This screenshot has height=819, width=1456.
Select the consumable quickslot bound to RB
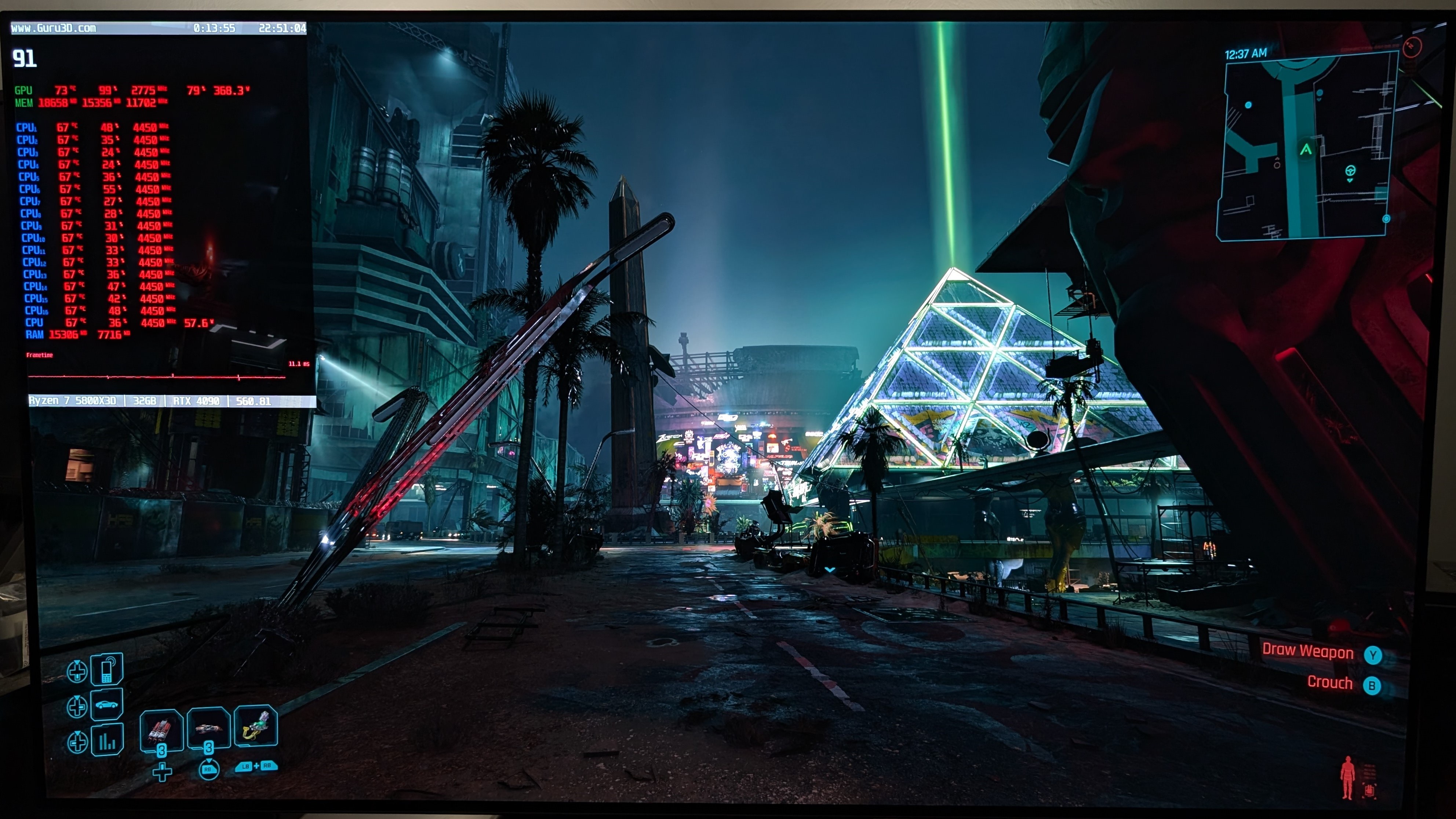coord(207,728)
